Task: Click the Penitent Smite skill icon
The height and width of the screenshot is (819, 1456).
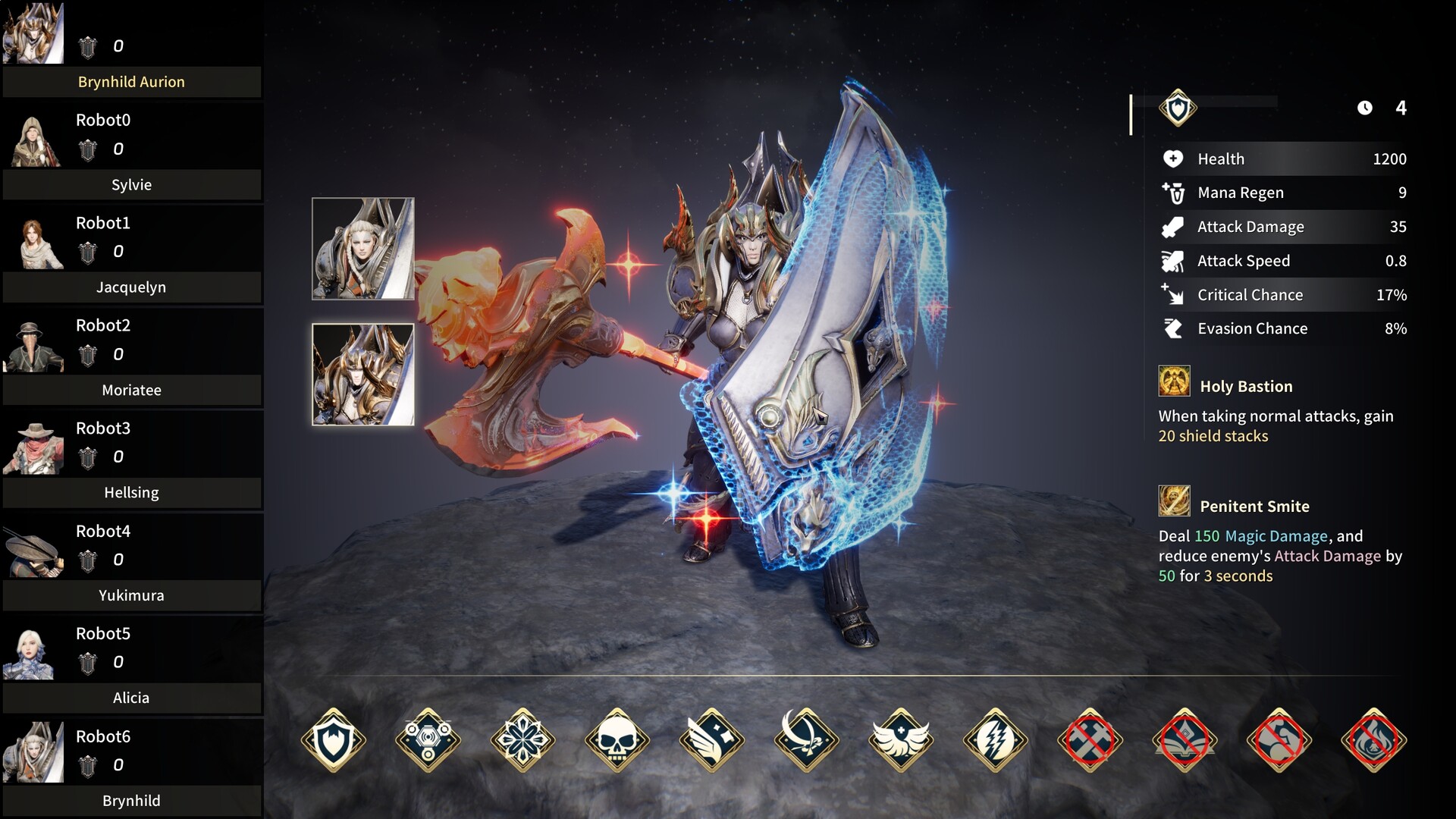Action: [1173, 502]
